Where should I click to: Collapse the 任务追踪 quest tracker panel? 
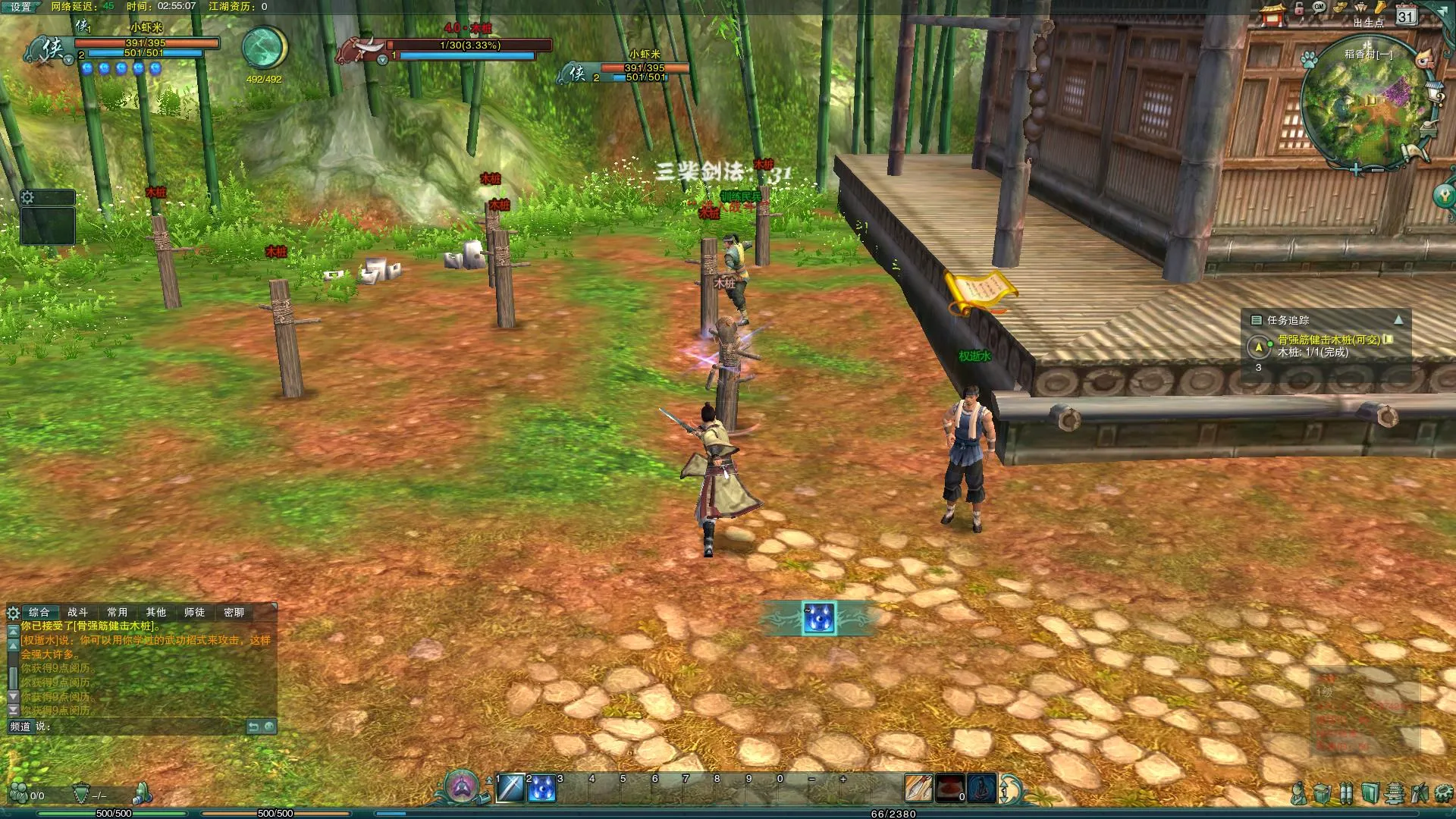coord(1398,320)
